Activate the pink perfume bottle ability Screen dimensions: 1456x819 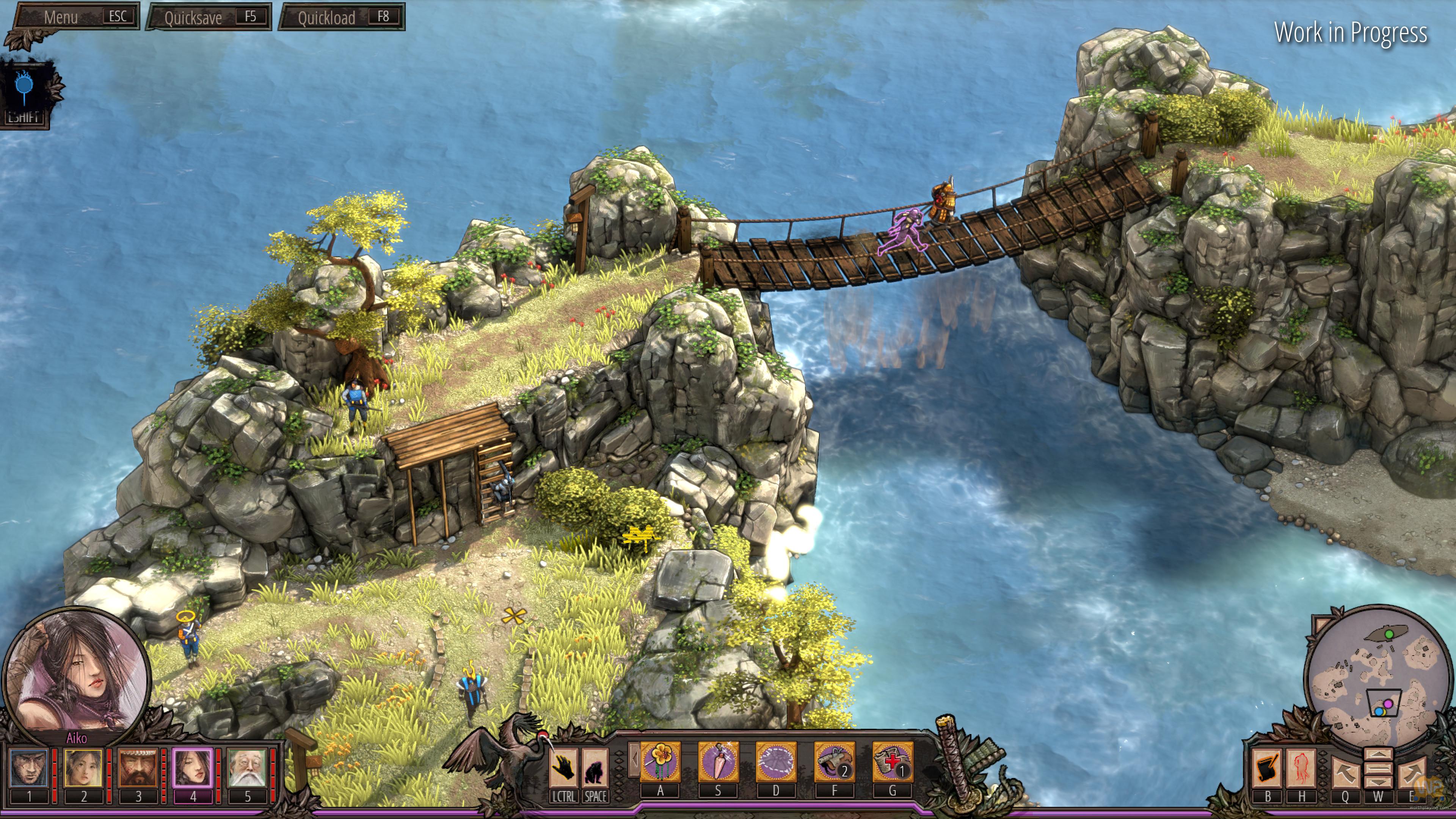click(718, 763)
